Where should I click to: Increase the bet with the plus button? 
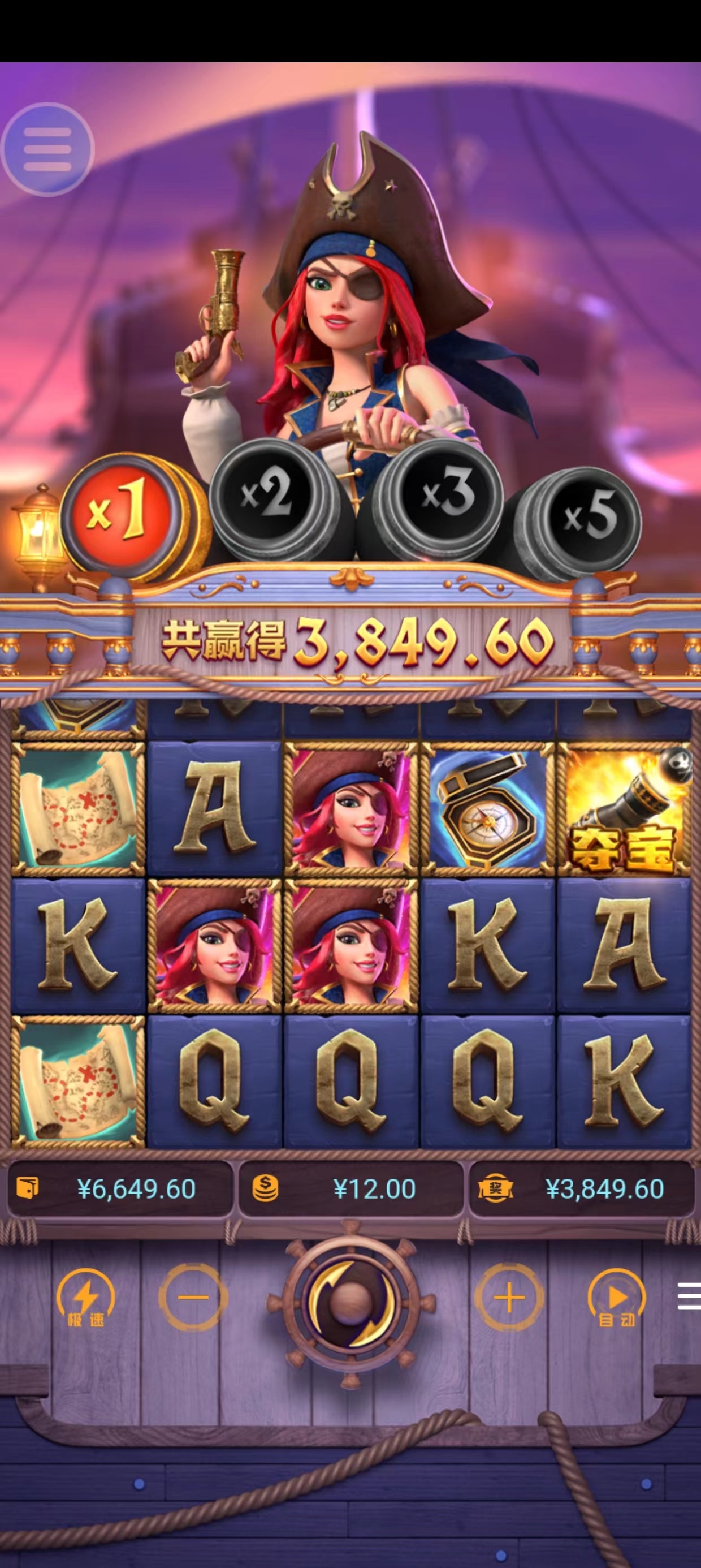(509, 1298)
